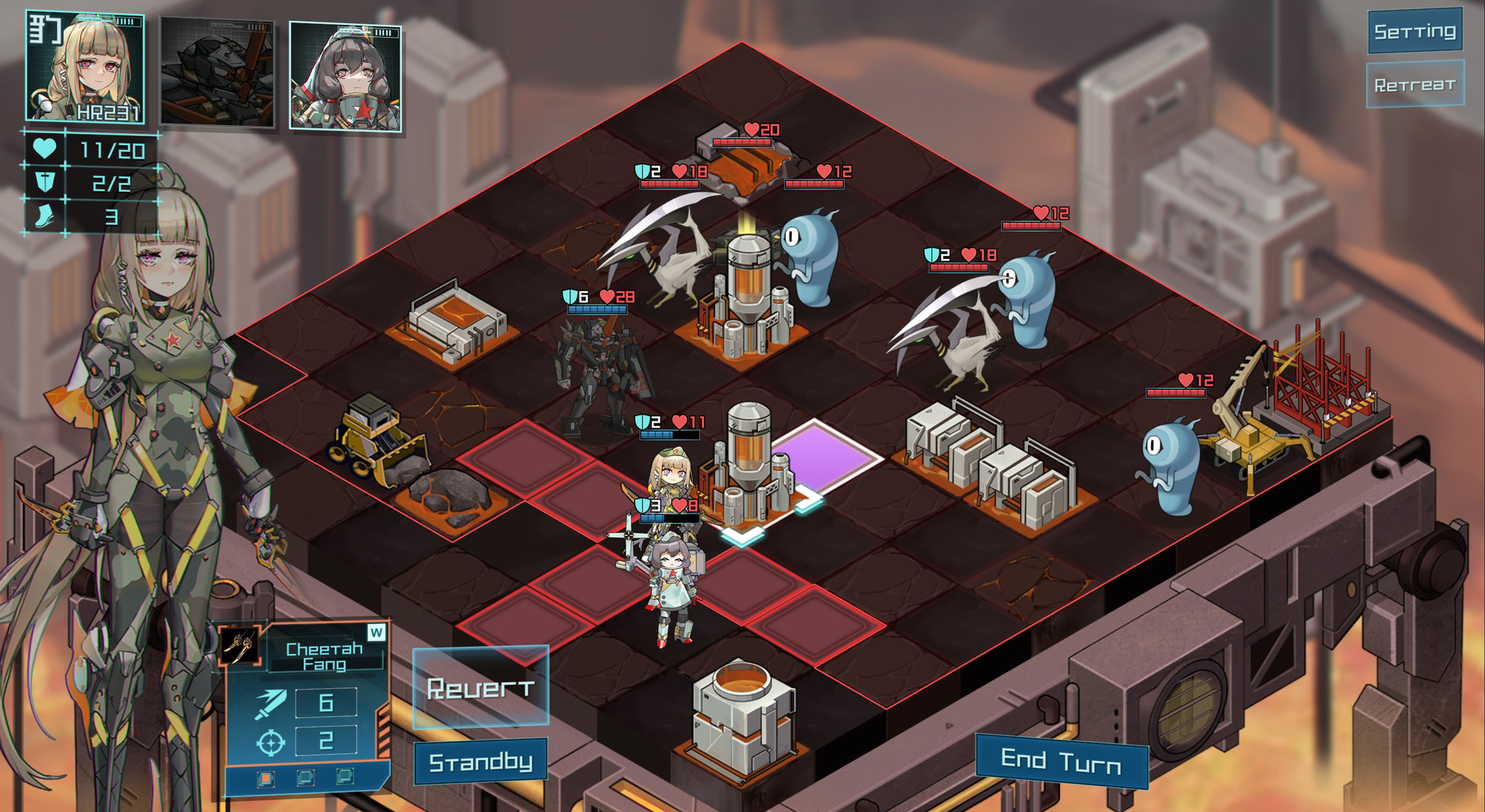Set the unit to Standby
Image resolution: width=1485 pixels, height=812 pixels.
(x=480, y=761)
